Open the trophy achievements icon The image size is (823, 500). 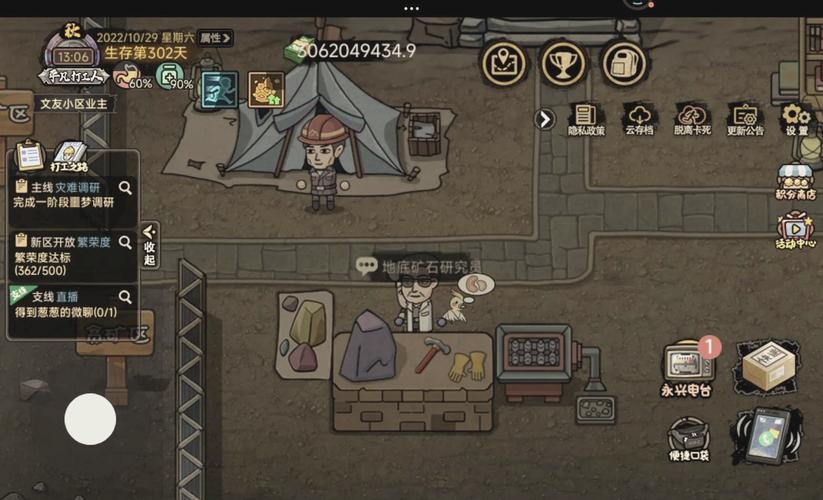pyautogui.click(x=564, y=64)
